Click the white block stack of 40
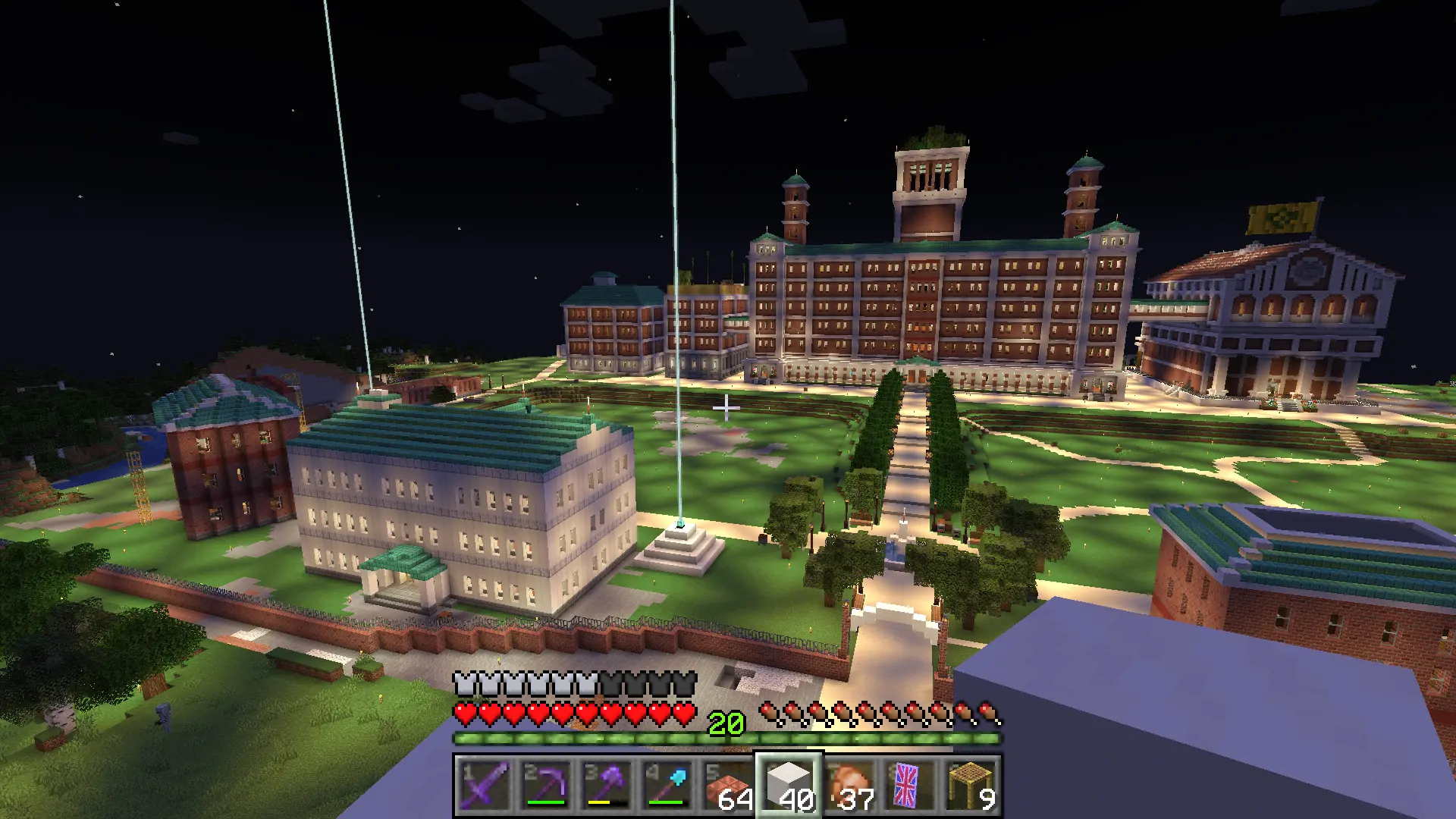This screenshot has width=1456, height=819. coord(789,786)
